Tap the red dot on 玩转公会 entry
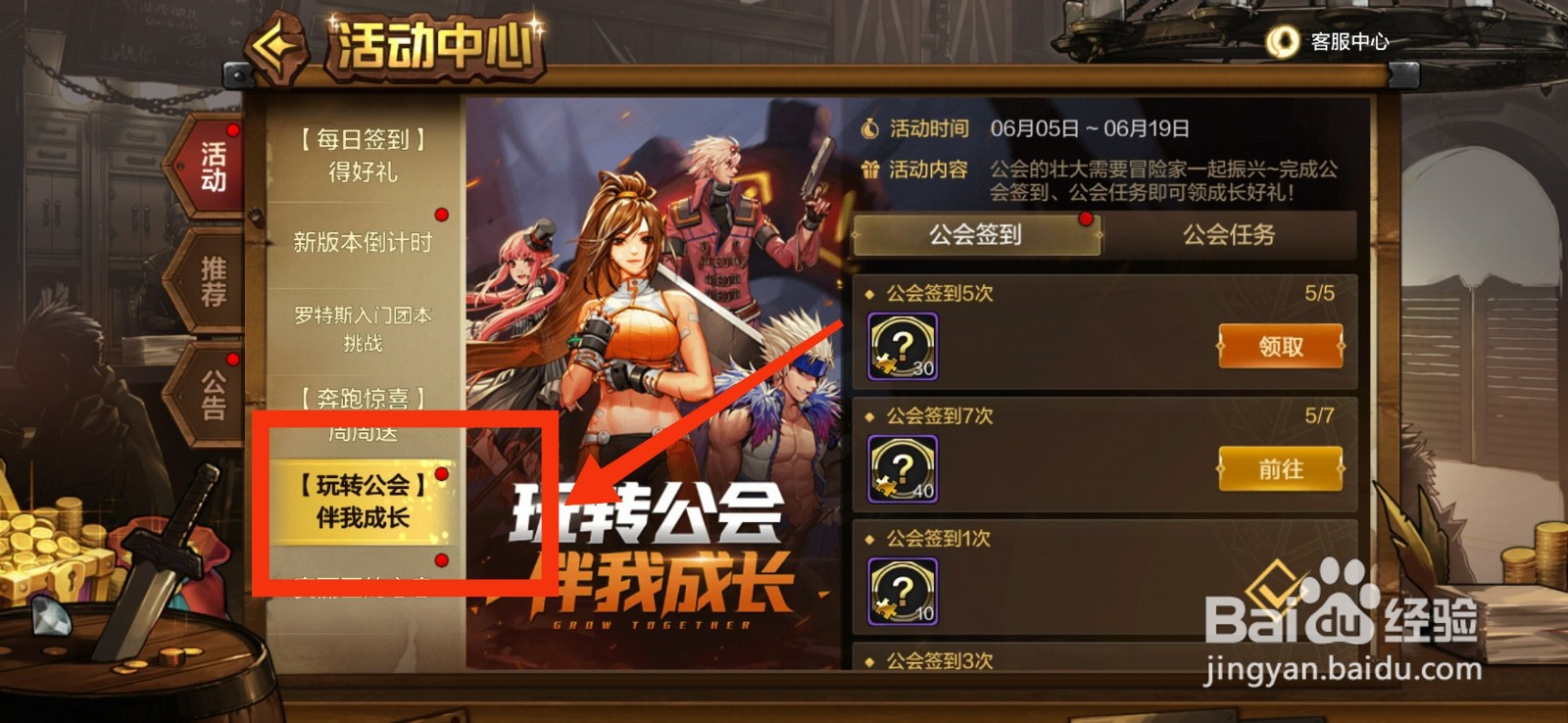 [443, 475]
